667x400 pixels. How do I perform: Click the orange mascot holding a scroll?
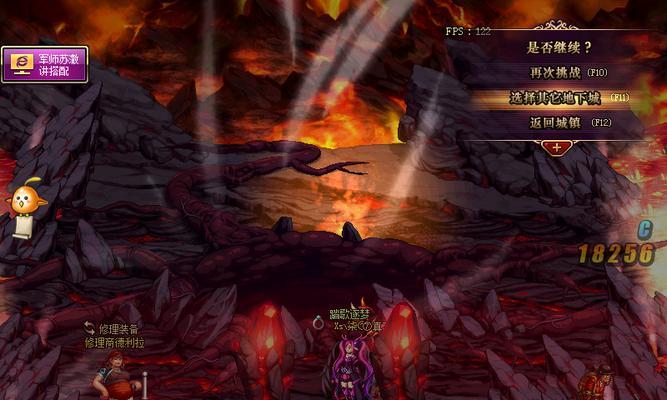22,207
